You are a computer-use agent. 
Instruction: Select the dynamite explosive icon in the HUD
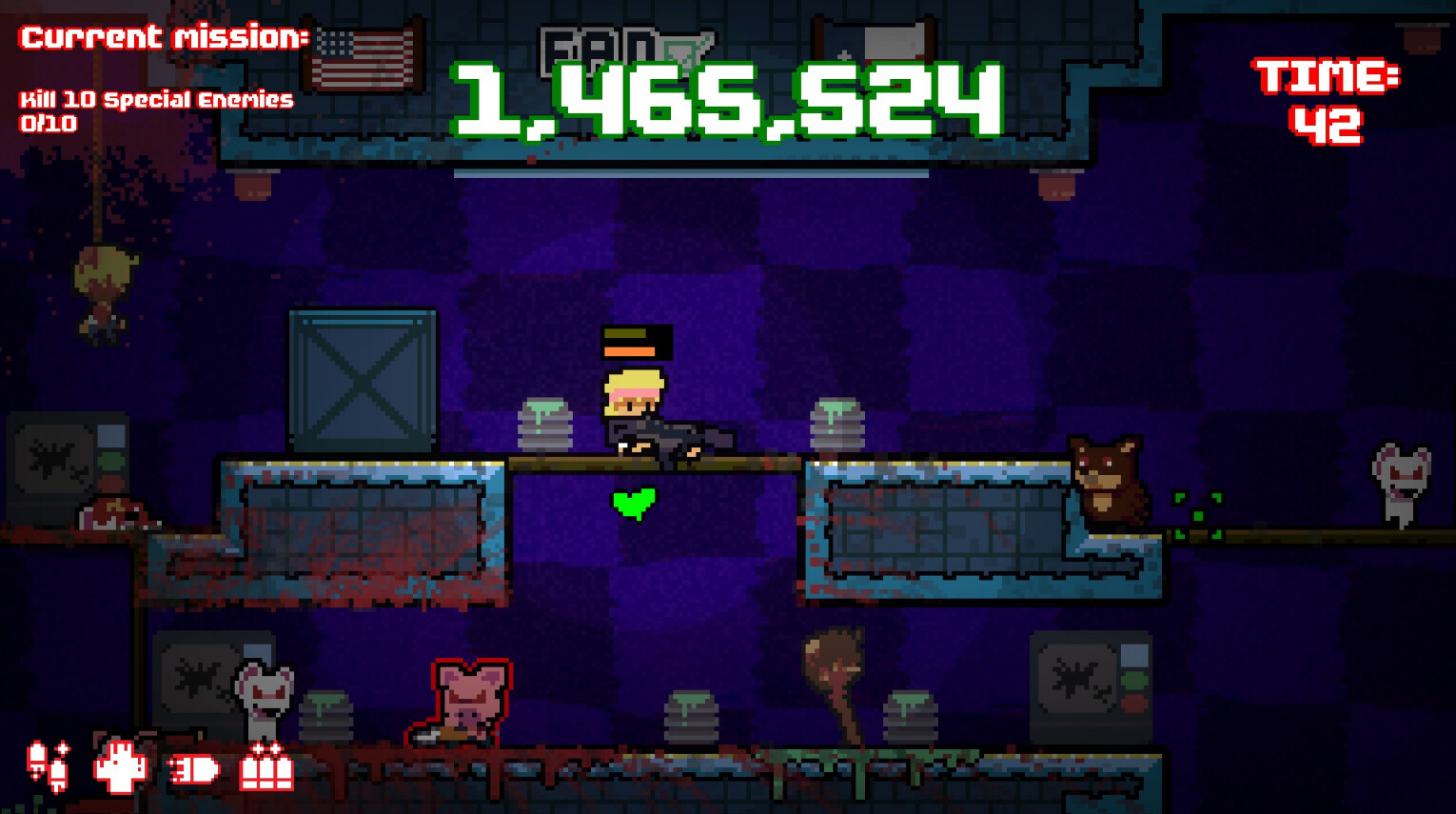[x=49, y=766]
